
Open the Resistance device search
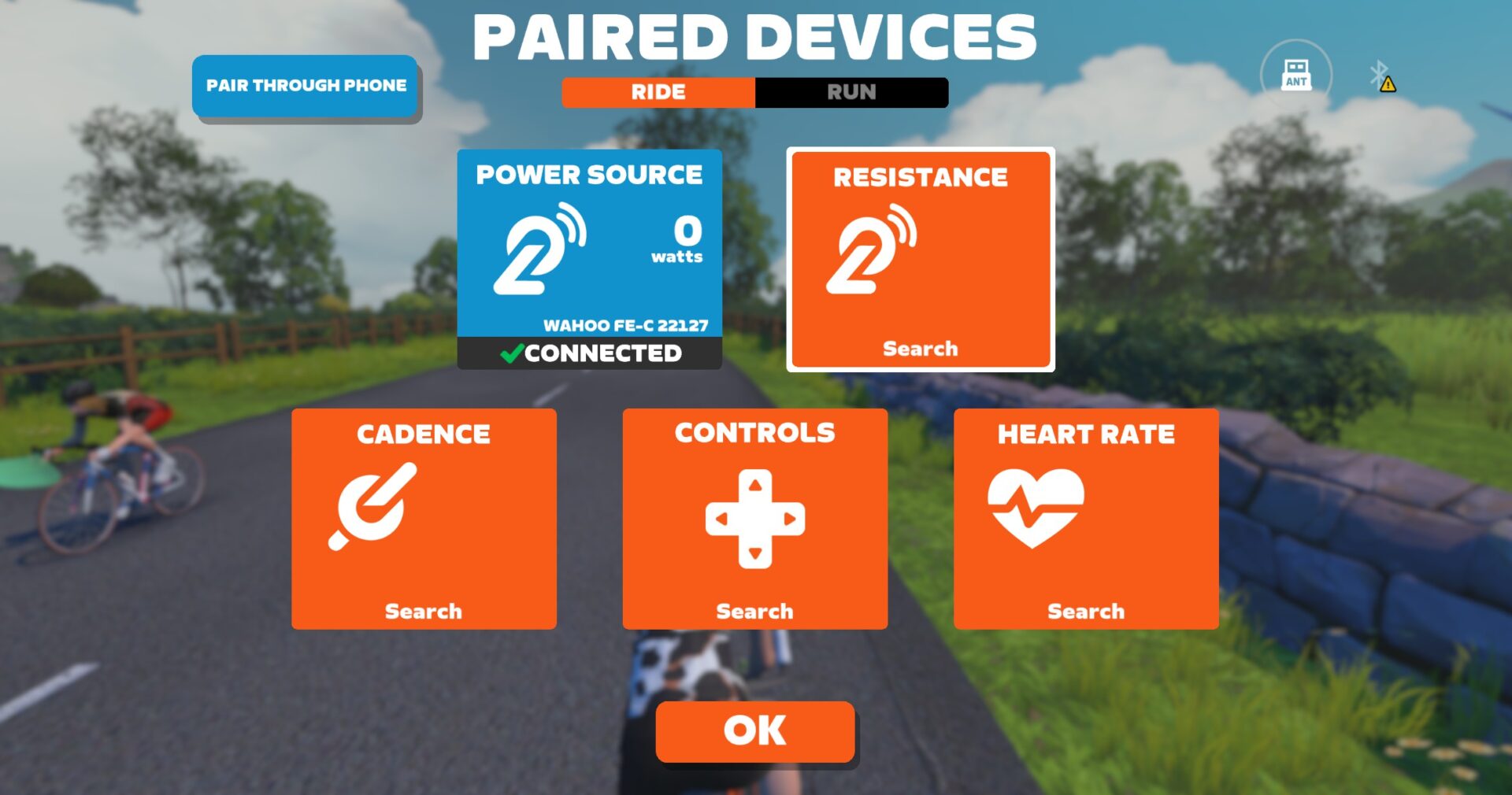click(x=919, y=349)
